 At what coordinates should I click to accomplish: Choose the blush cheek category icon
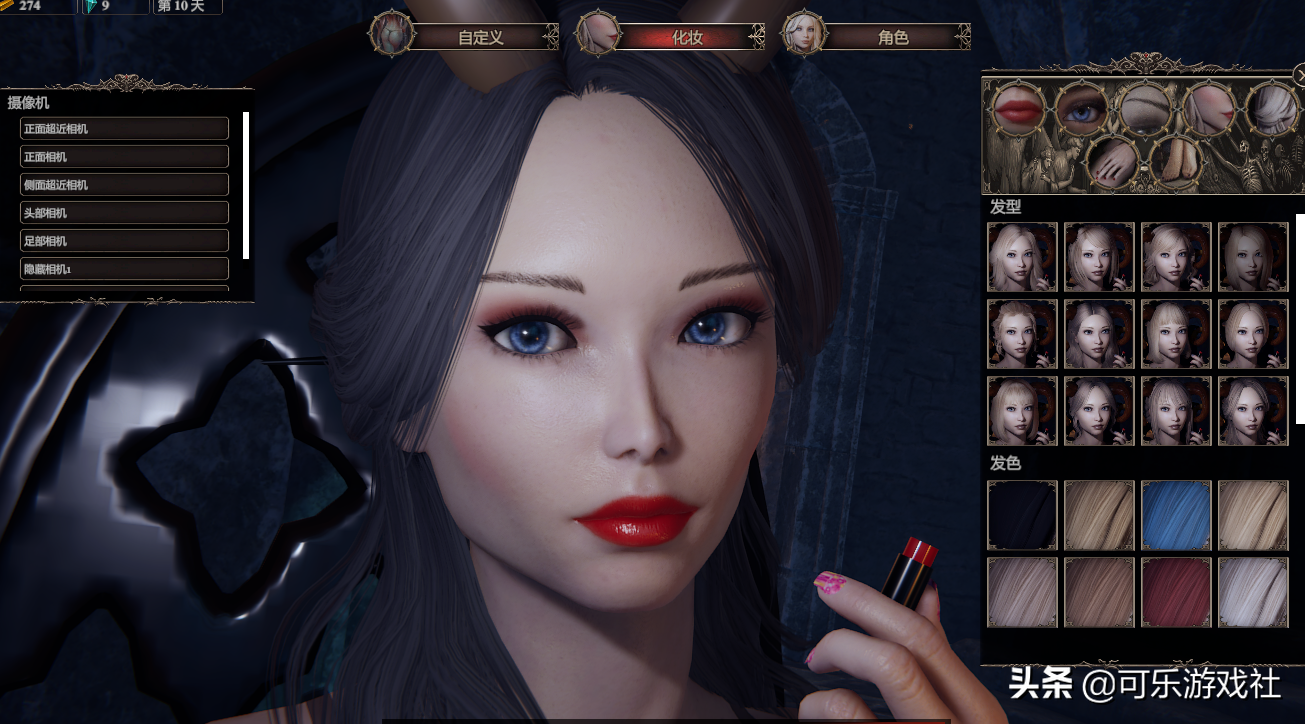(x=1210, y=108)
